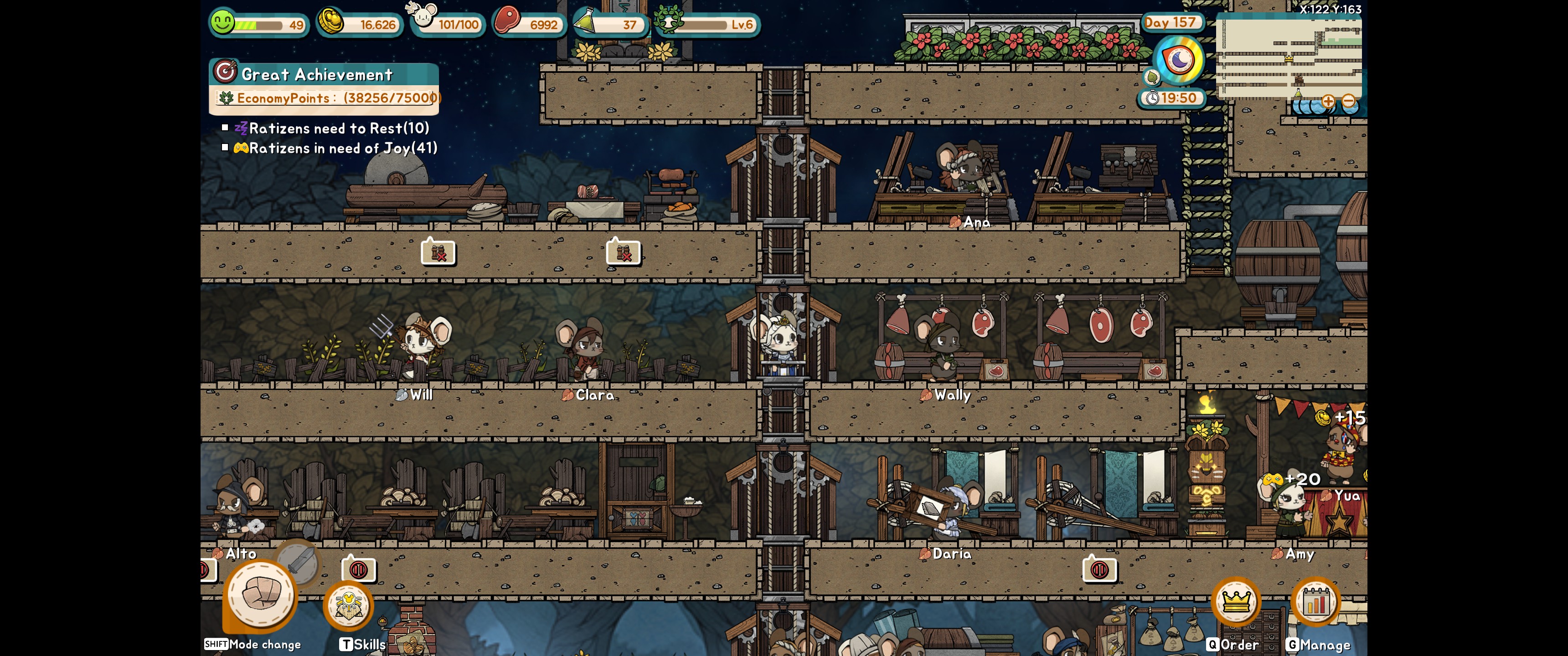Zoom in the minimap with plus button
This screenshot has height=656, width=1568.
1328,101
